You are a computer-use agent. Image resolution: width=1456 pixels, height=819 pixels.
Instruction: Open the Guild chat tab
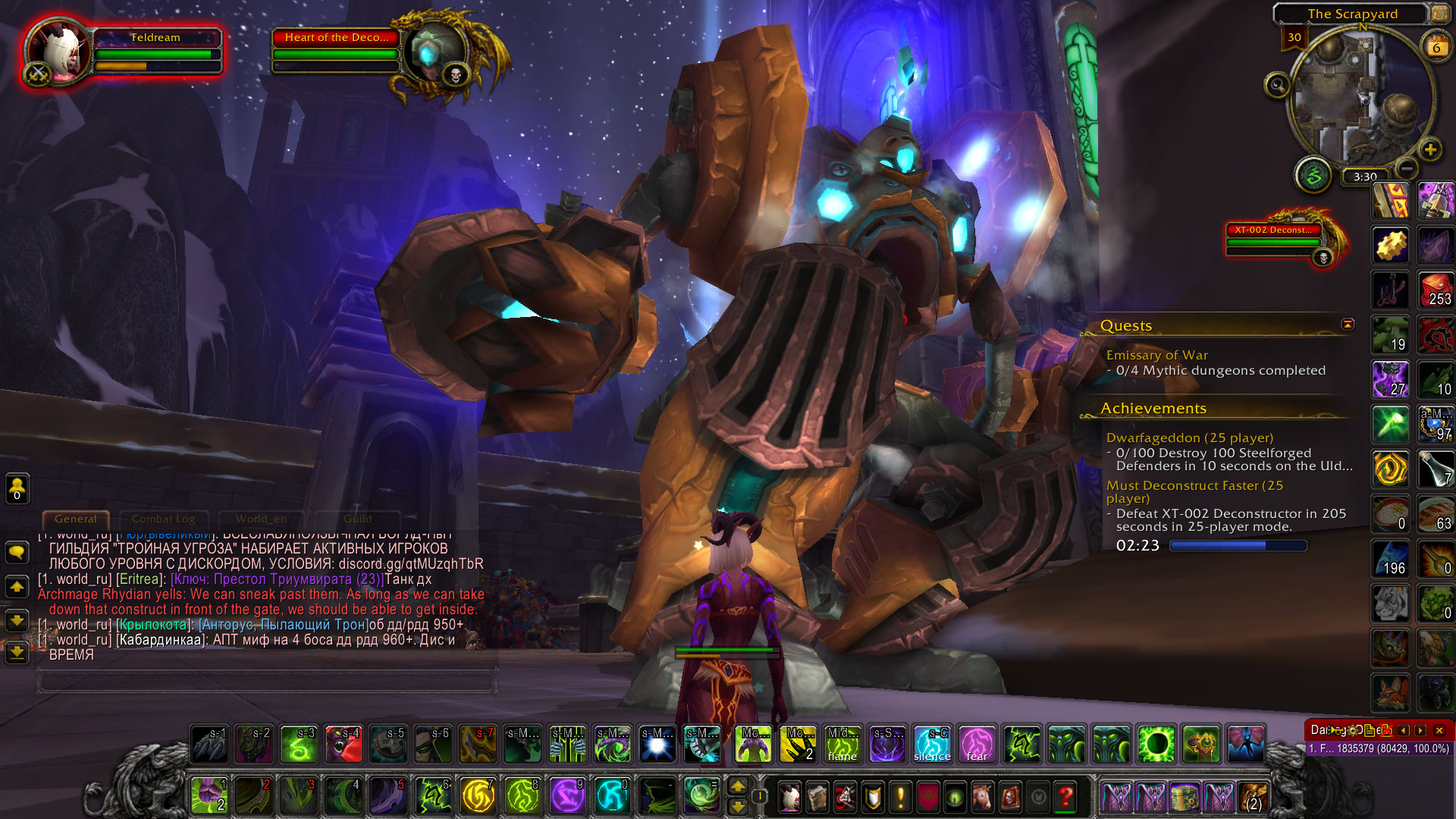click(357, 519)
